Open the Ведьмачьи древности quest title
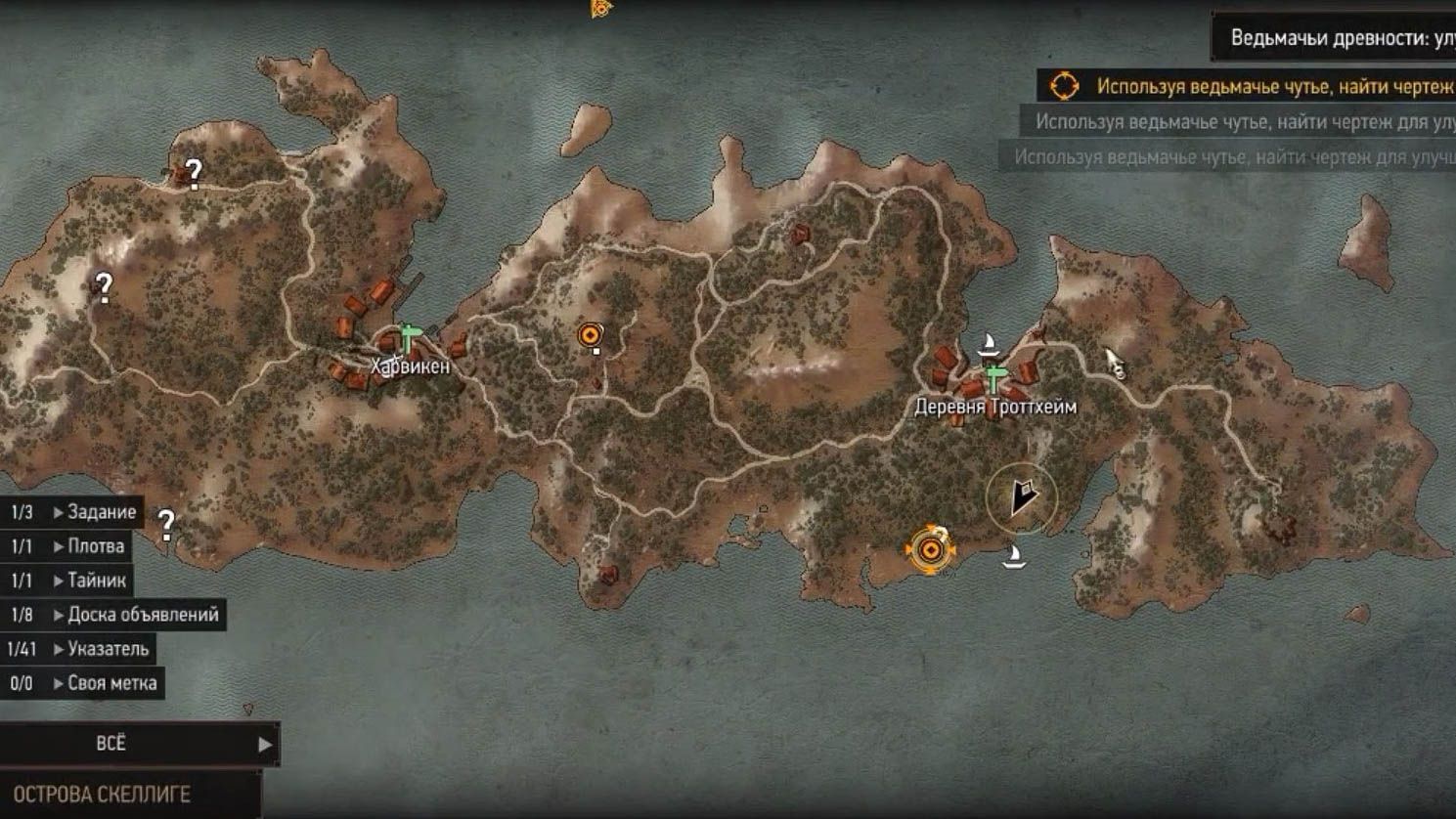This screenshot has width=1456, height=819. (x=1342, y=38)
